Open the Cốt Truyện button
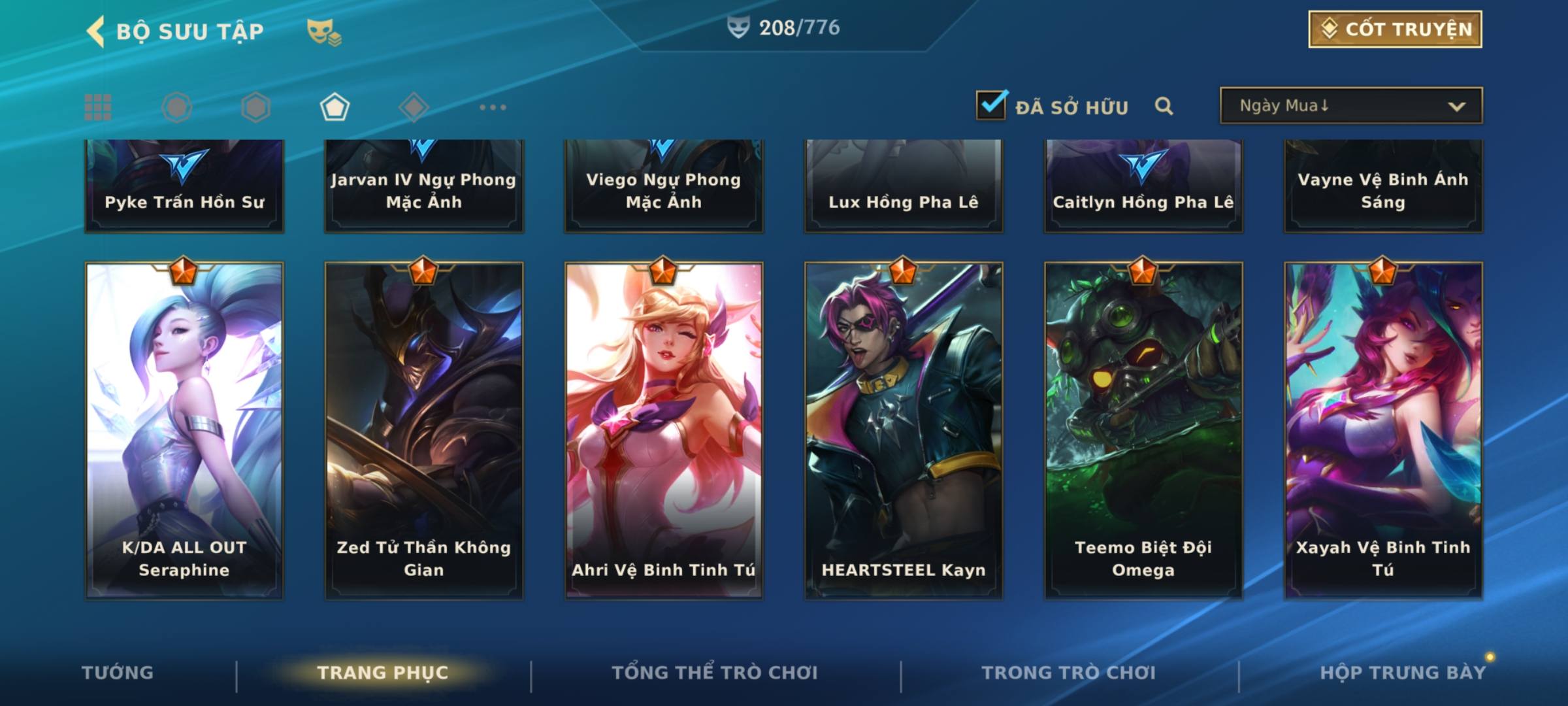The image size is (1568, 706). [x=1395, y=29]
